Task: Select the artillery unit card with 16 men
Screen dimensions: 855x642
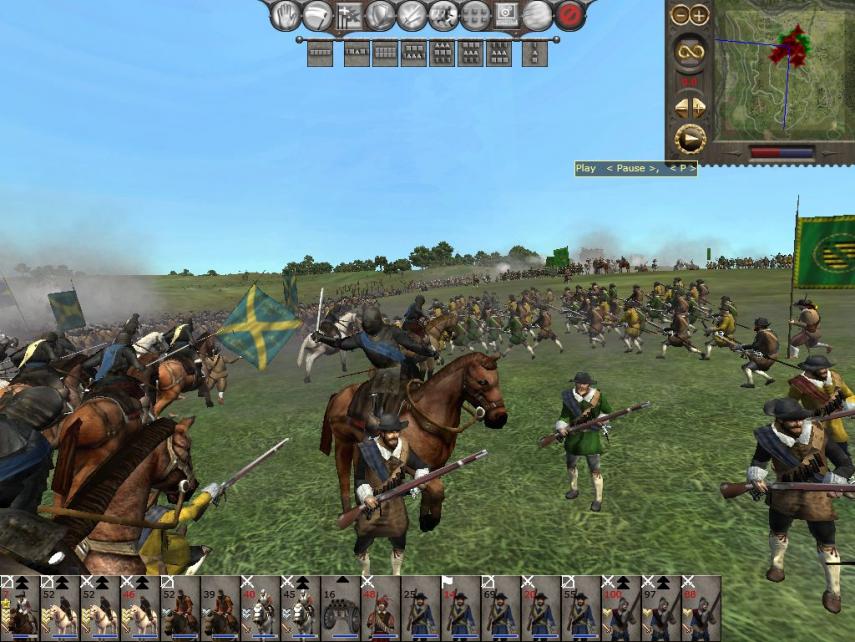Action: click(x=340, y=607)
